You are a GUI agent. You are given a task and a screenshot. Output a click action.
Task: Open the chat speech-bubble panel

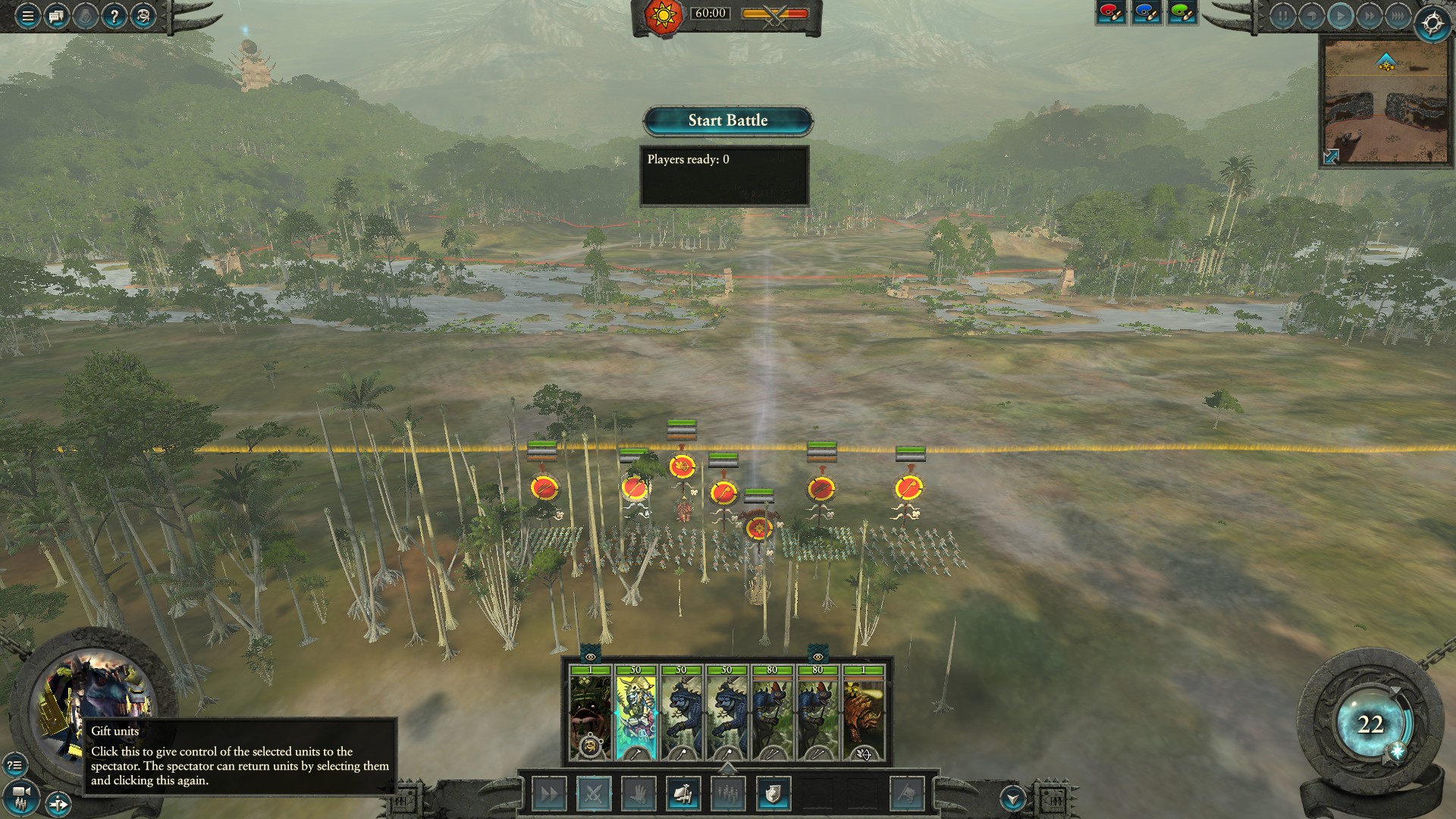pos(56,16)
